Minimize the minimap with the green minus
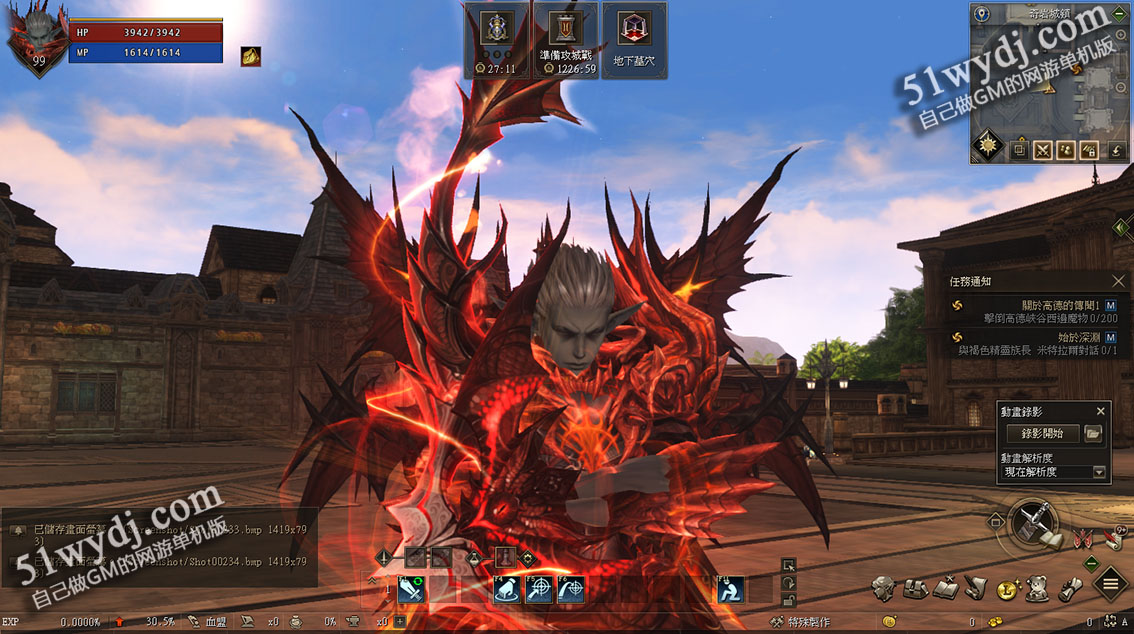This screenshot has width=1134, height=634. pyautogui.click(x=1118, y=14)
